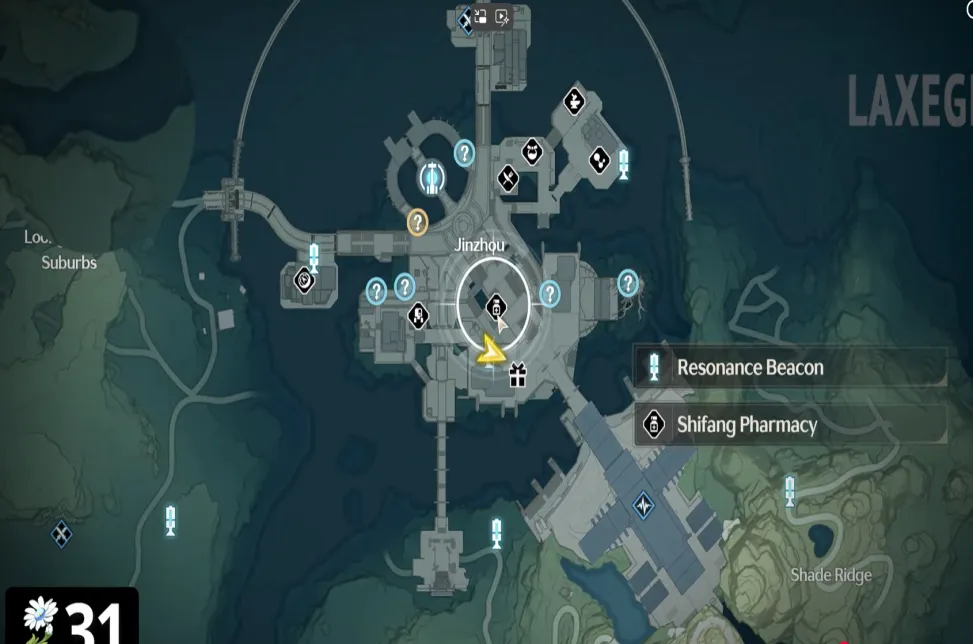
Task: Choose Shifang Pharmacy from the popup
Action: tap(789, 425)
